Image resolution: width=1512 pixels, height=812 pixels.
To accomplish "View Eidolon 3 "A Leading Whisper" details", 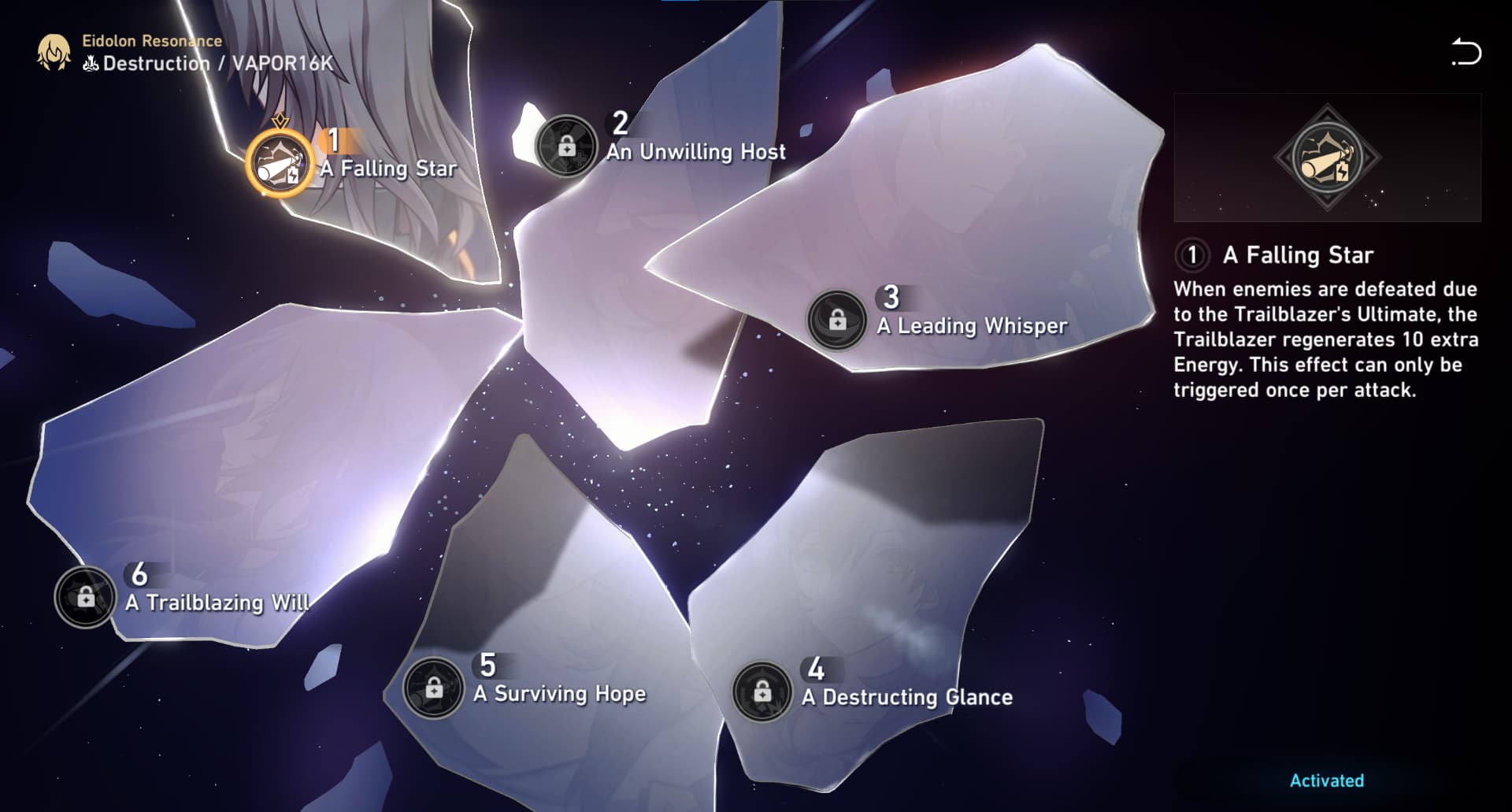I will pyautogui.click(x=837, y=320).
